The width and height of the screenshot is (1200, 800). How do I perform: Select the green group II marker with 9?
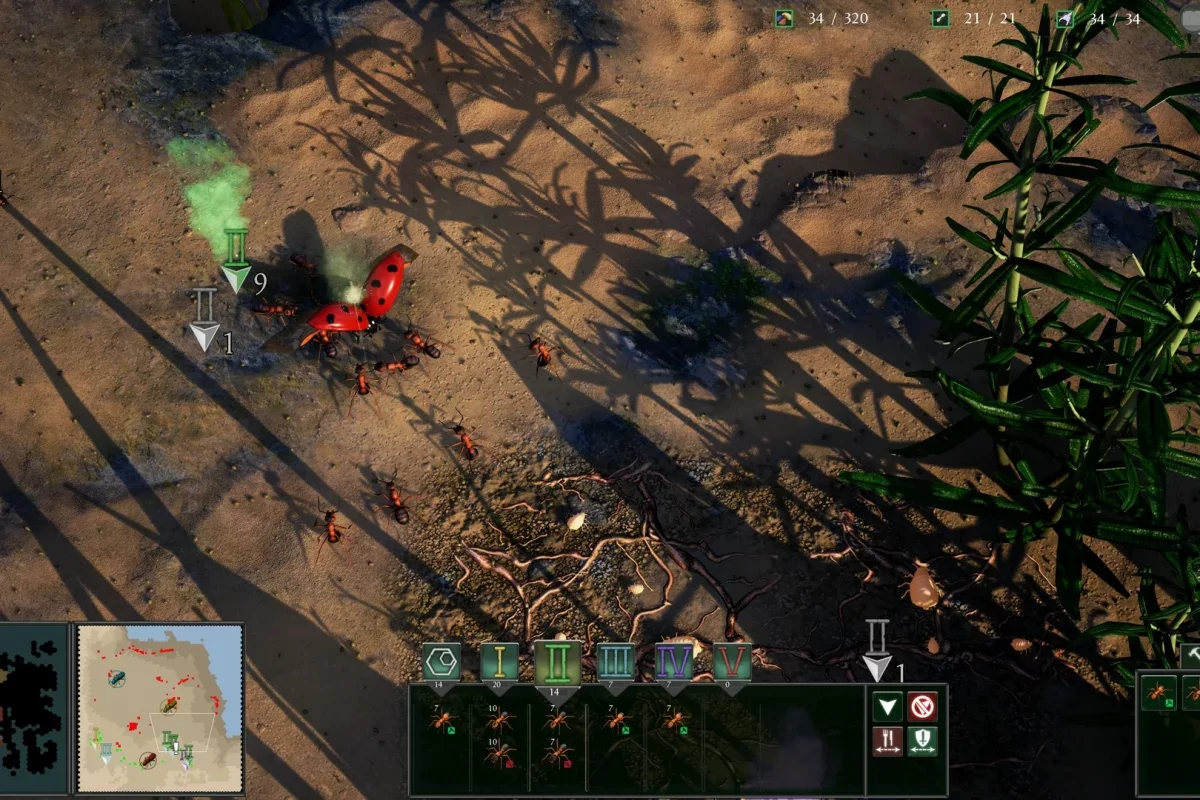[236, 263]
